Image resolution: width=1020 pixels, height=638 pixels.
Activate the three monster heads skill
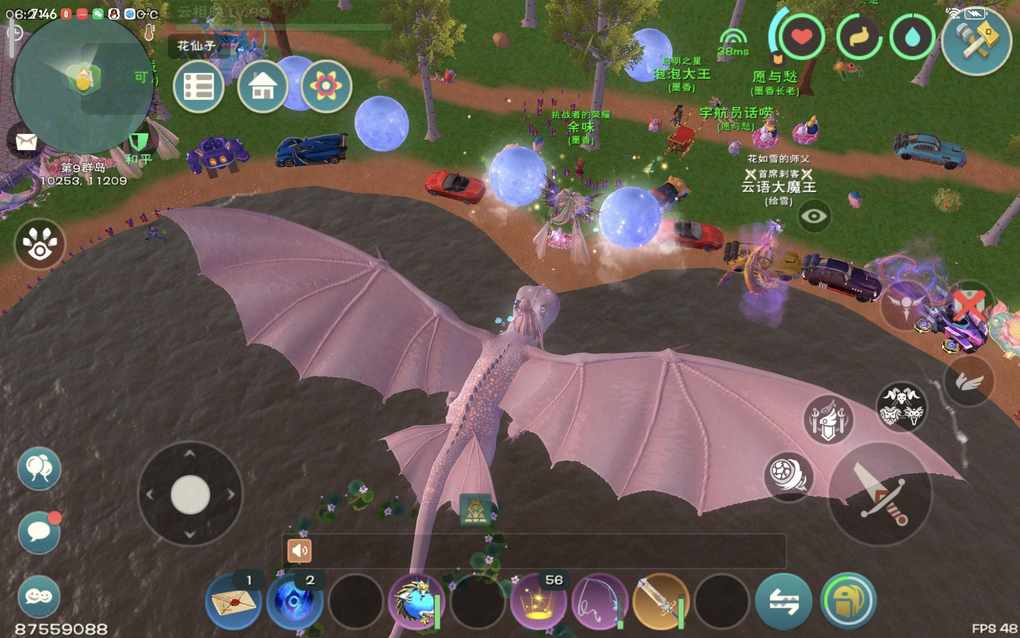point(901,406)
